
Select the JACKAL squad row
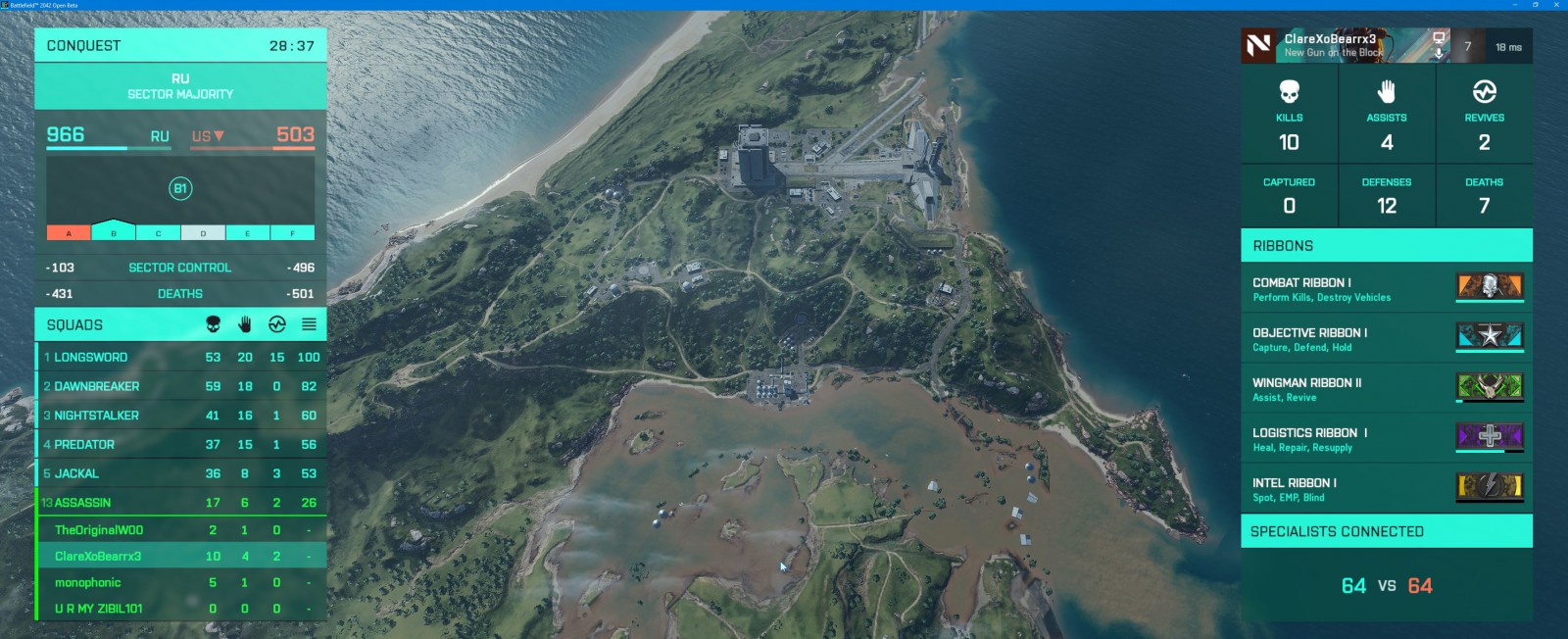180,474
